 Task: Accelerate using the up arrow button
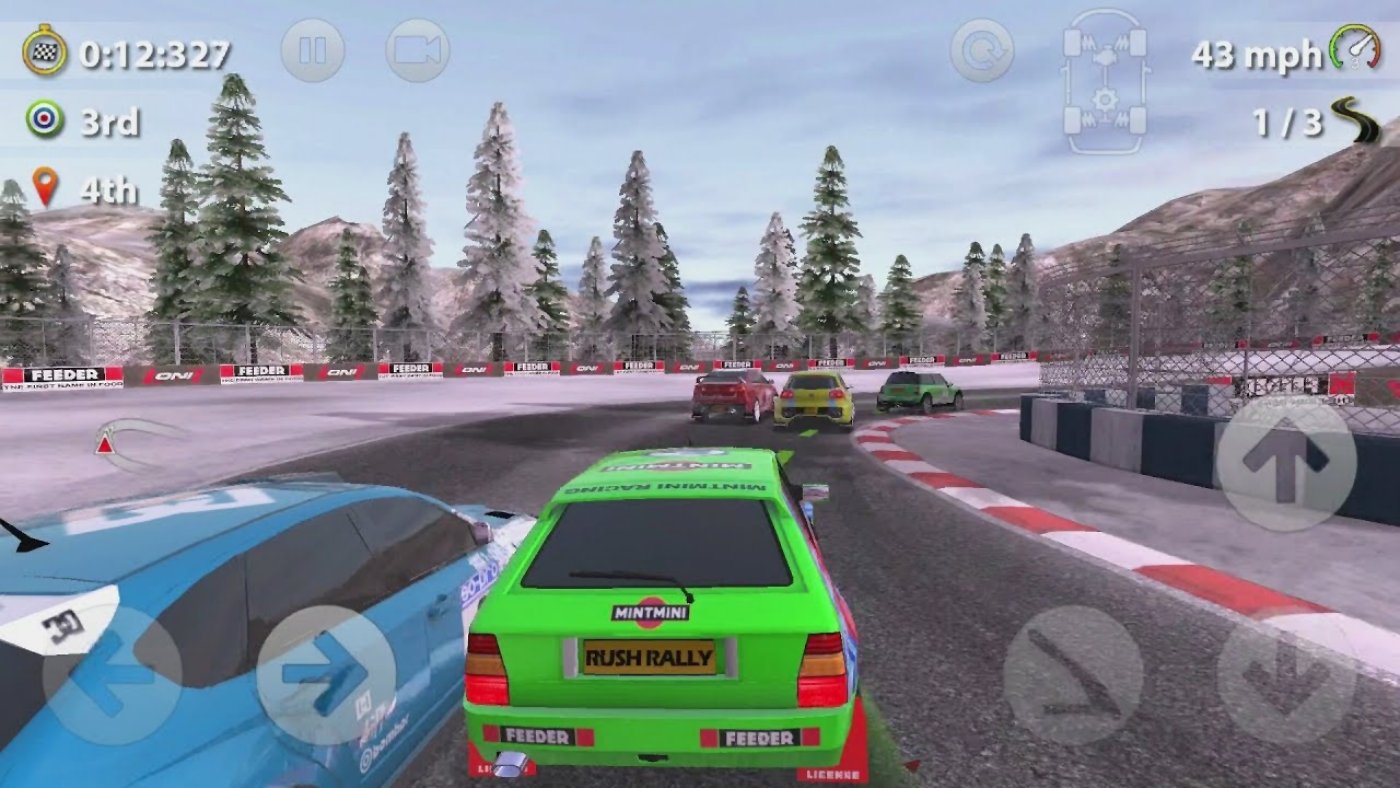coord(1286,462)
